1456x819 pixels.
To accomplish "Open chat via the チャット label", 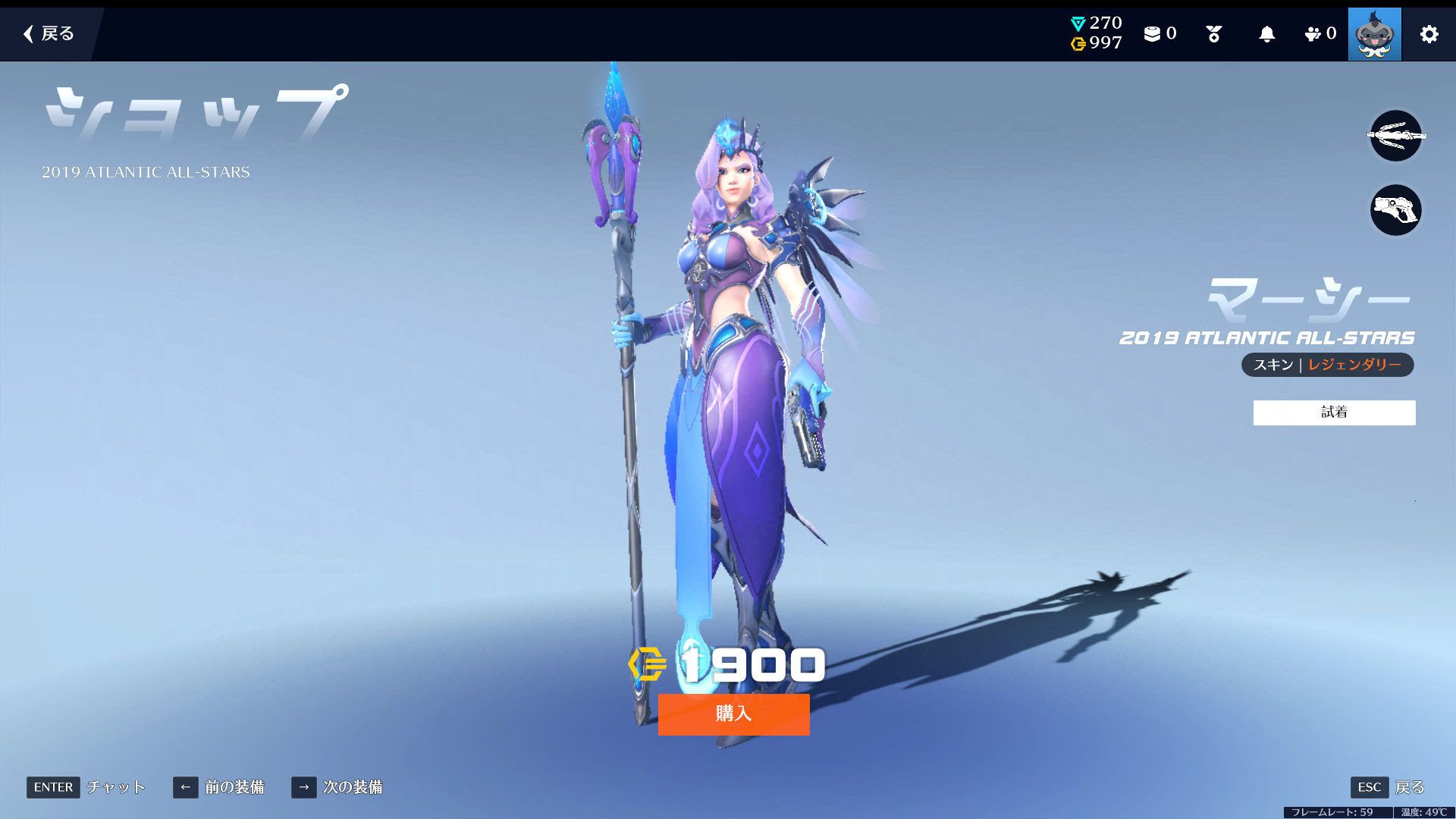I will click(x=115, y=787).
